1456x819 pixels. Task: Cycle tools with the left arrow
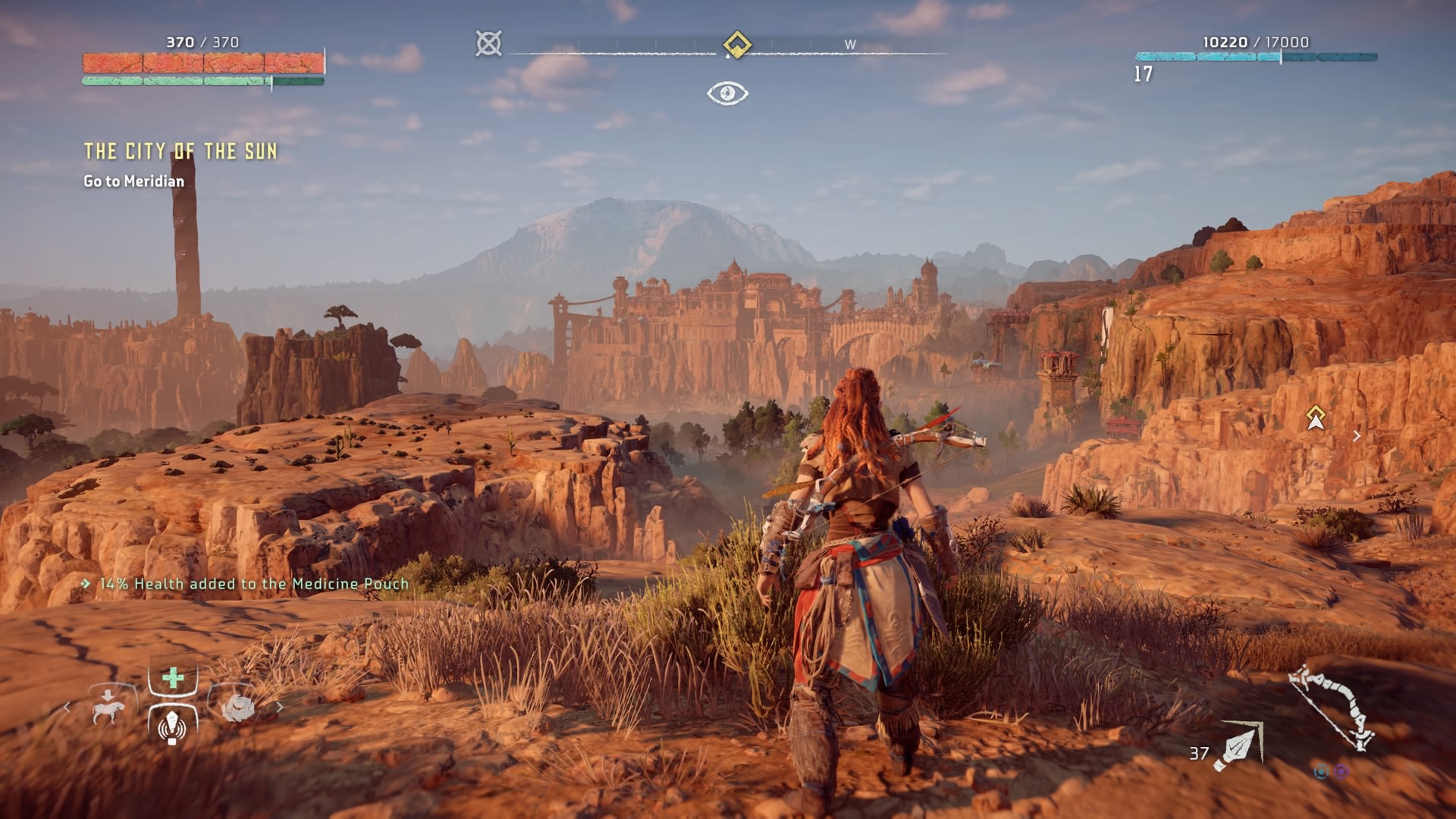(x=67, y=708)
